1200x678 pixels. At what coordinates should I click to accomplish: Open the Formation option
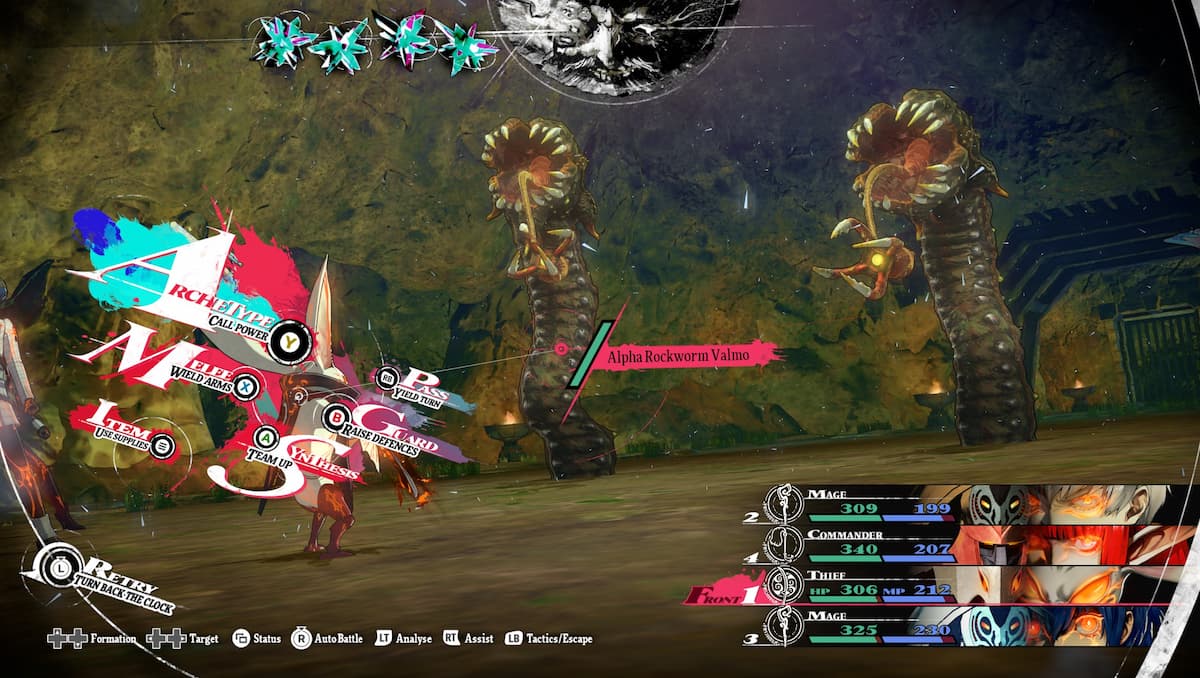[92, 638]
